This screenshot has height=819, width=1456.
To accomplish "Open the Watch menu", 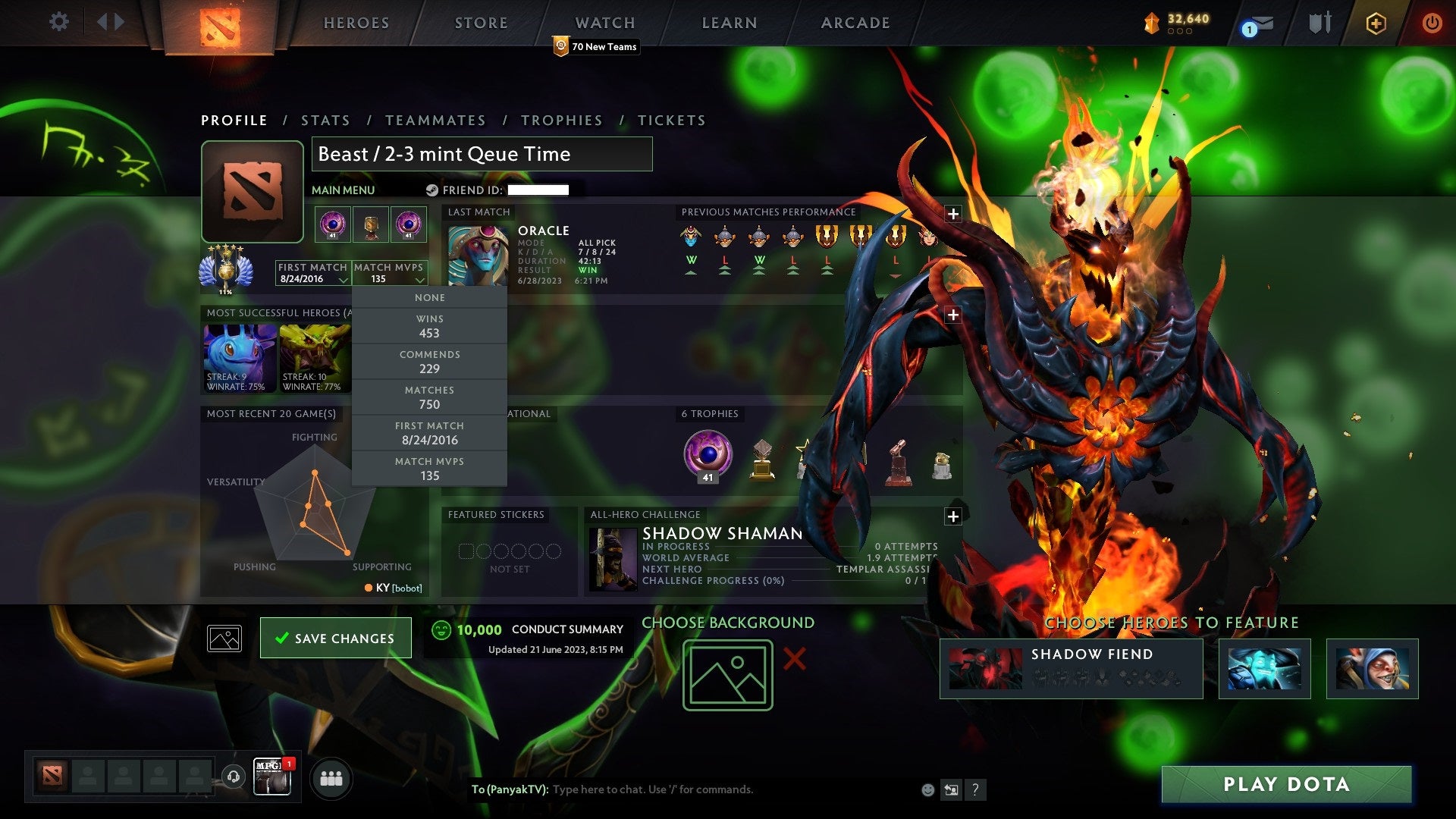I will (x=604, y=23).
